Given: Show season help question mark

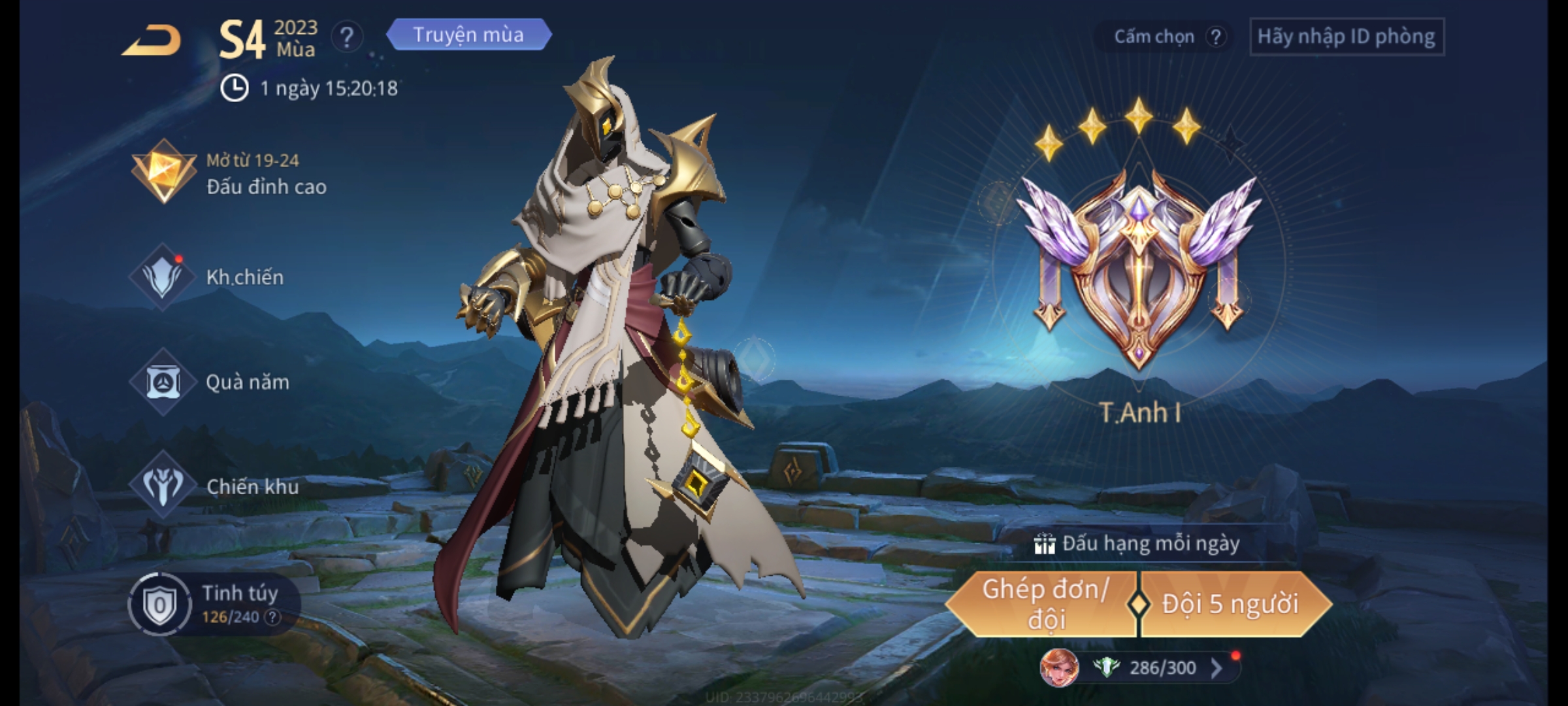Looking at the screenshot, I should (x=346, y=37).
